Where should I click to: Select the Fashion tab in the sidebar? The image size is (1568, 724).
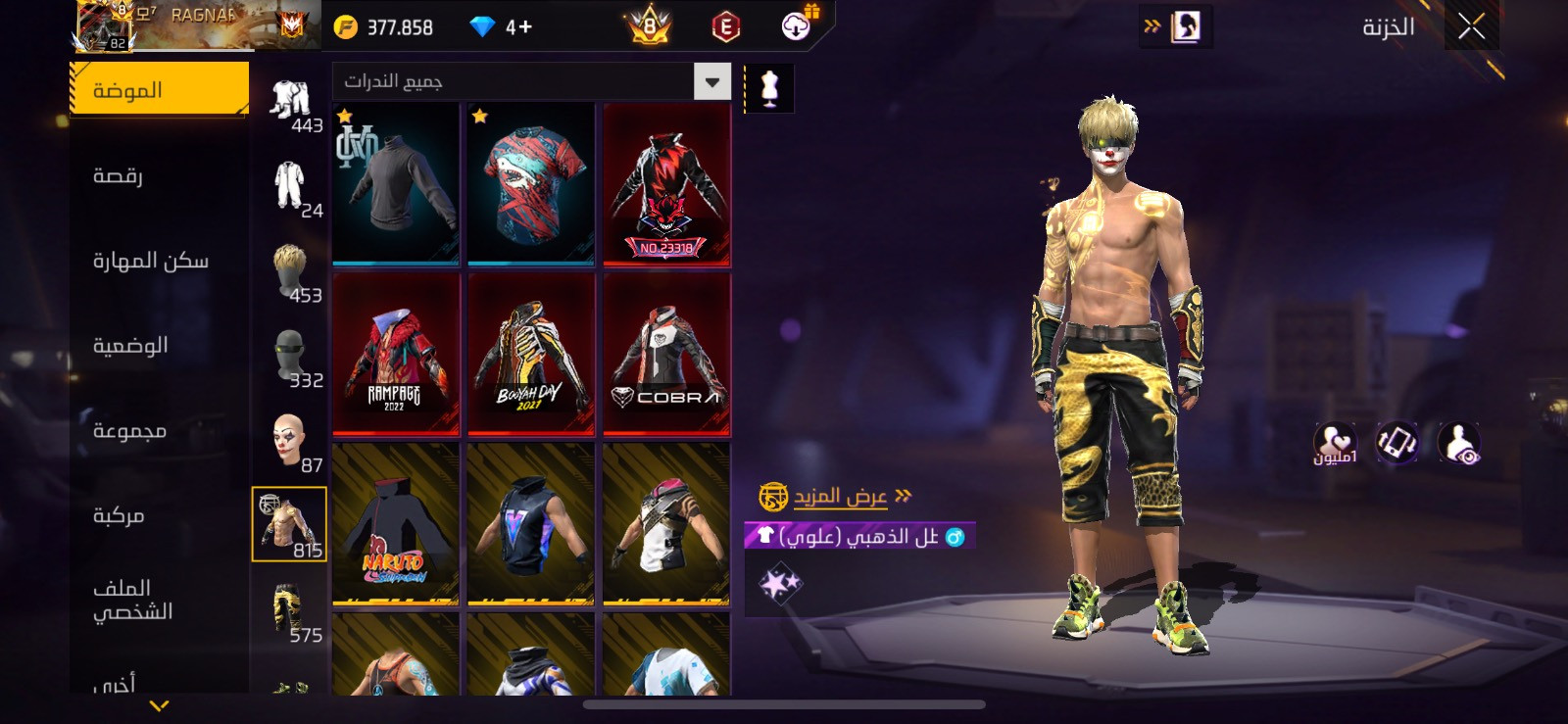pyautogui.click(x=159, y=90)
